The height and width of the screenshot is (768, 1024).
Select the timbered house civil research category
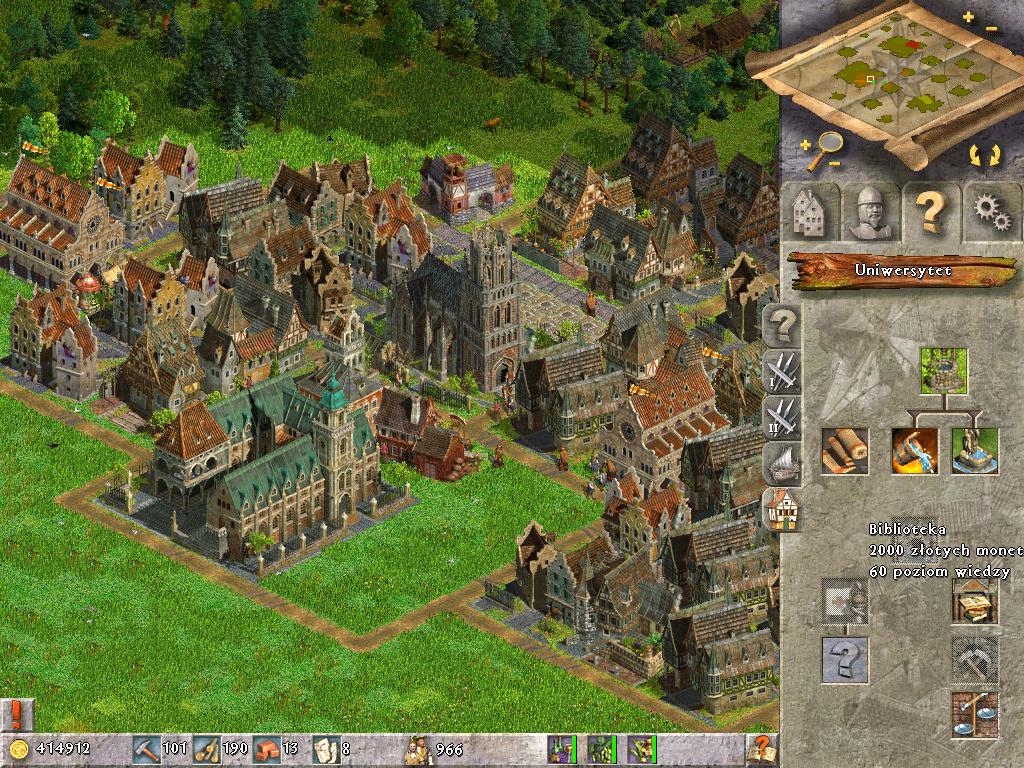781,509
